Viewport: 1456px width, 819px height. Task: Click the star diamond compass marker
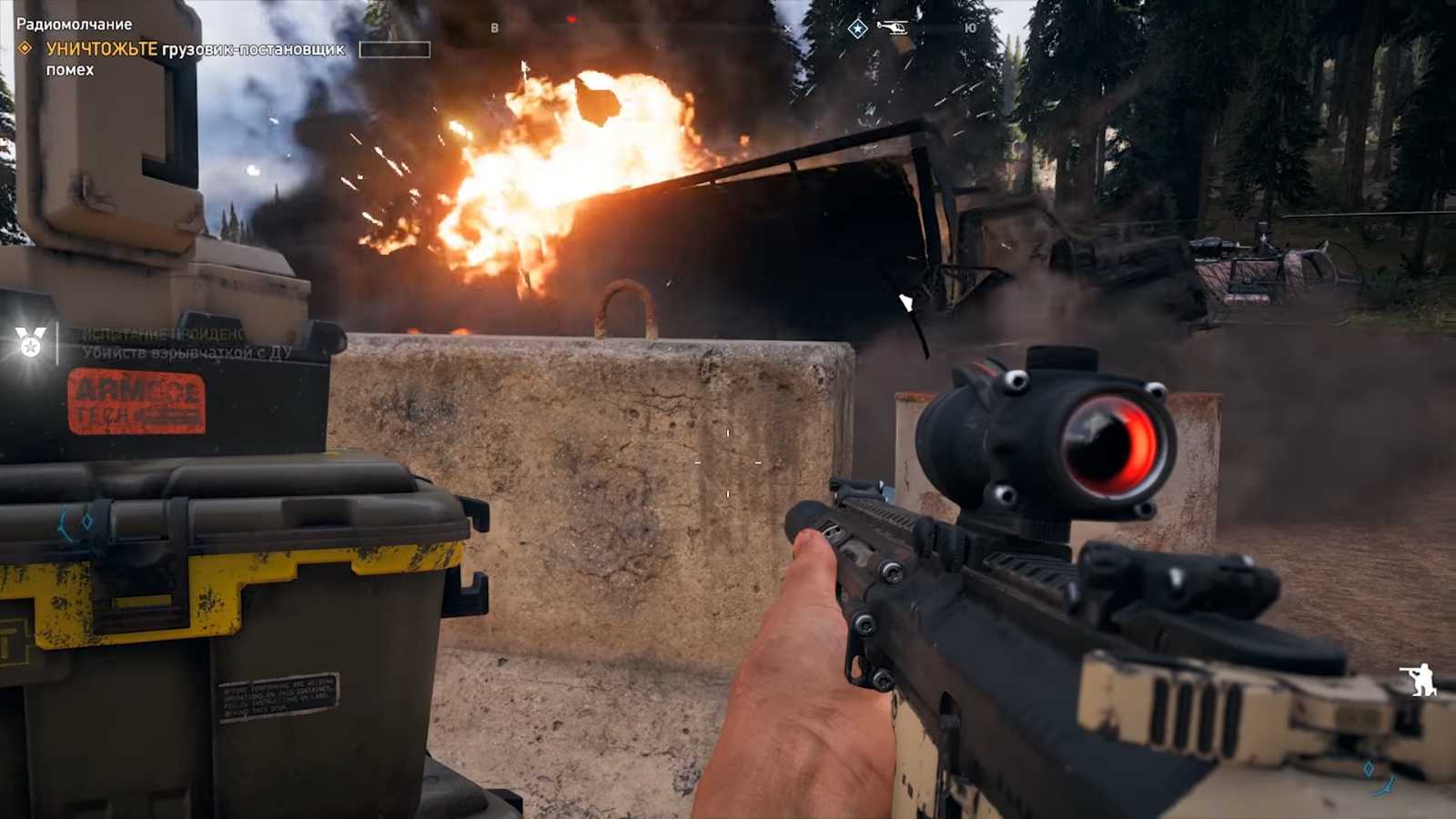tap(857, 29)
